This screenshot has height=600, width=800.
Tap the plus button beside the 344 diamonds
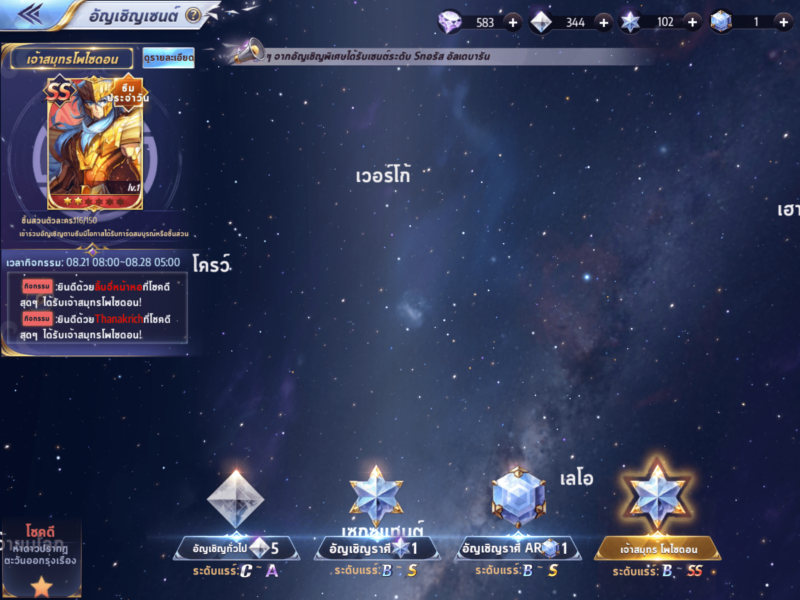coord(603,22)
